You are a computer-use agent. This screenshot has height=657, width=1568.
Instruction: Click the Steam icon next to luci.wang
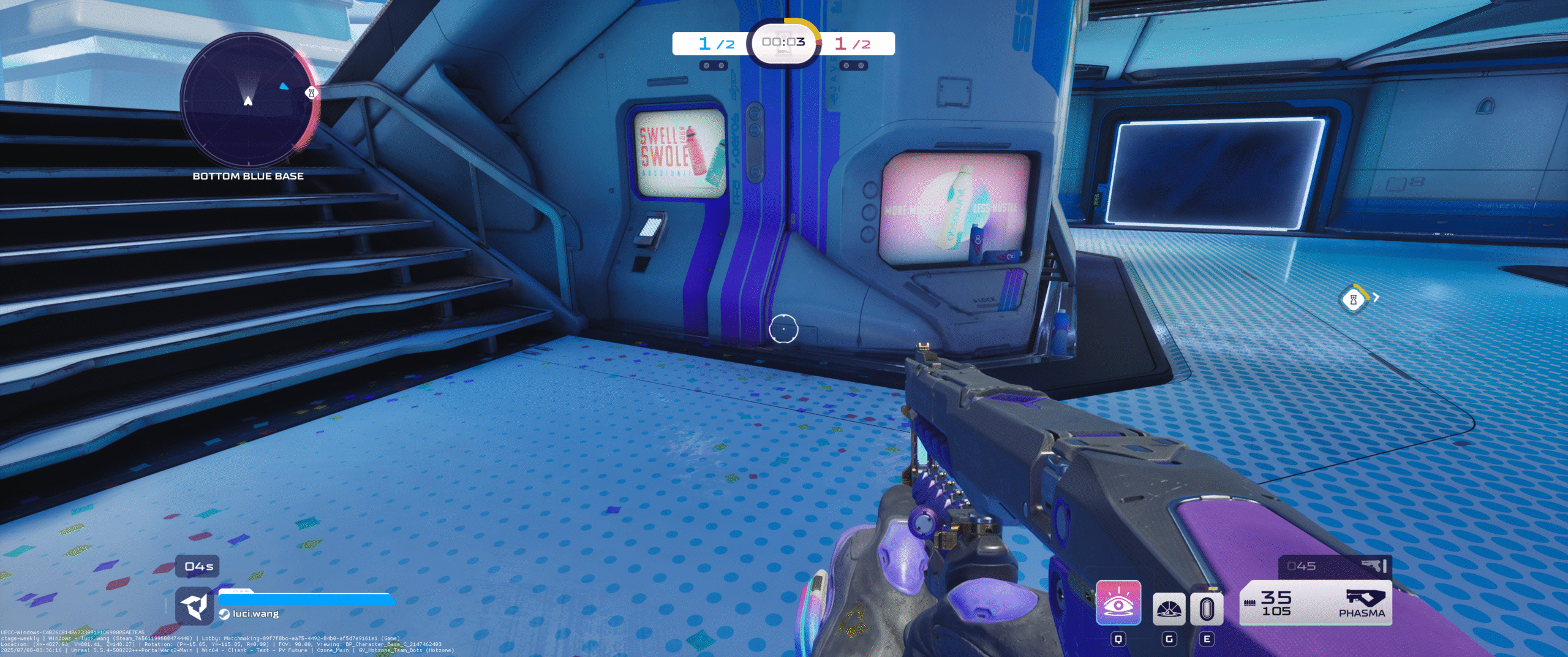point(224,614)
